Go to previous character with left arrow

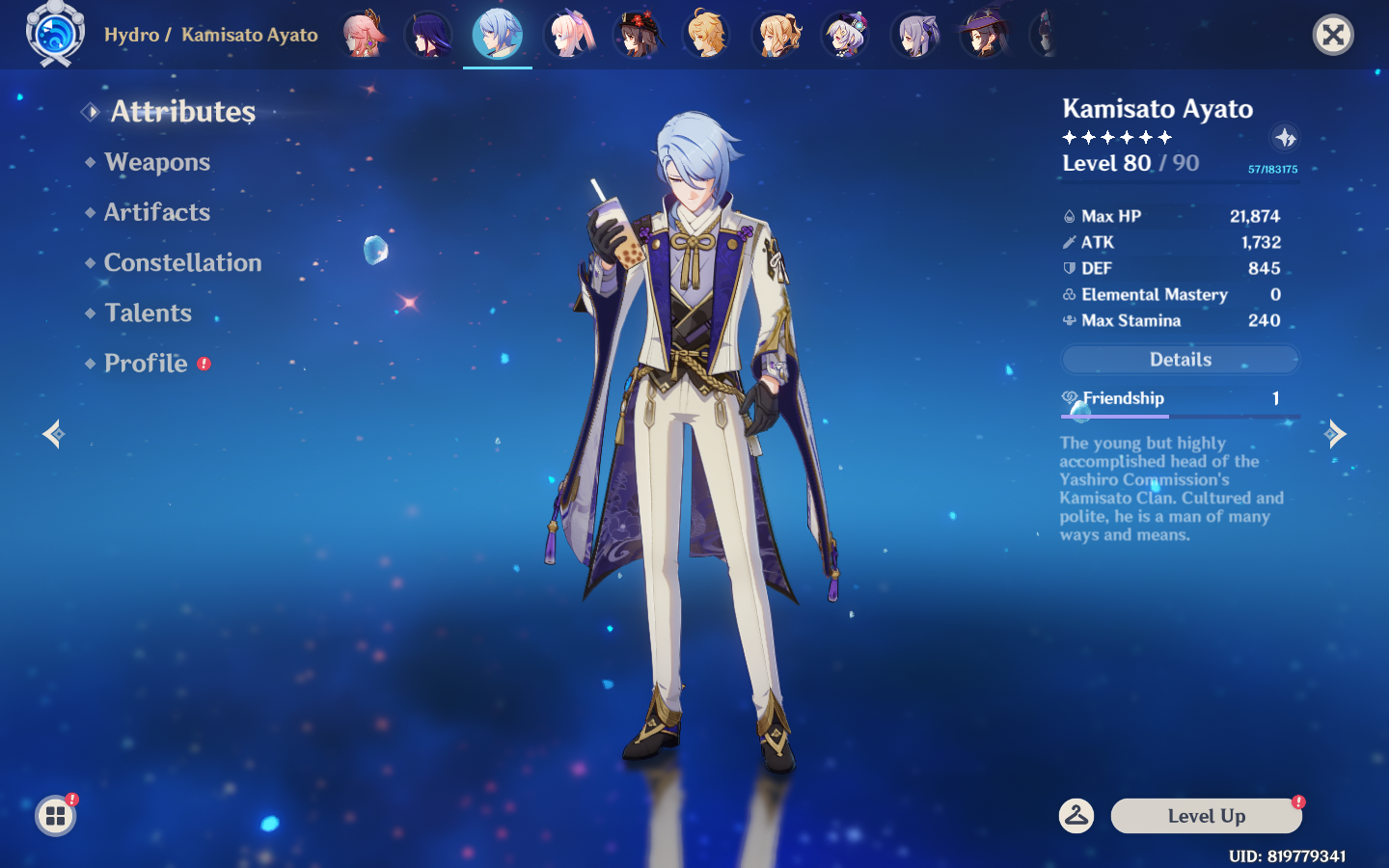click(53, 434)
